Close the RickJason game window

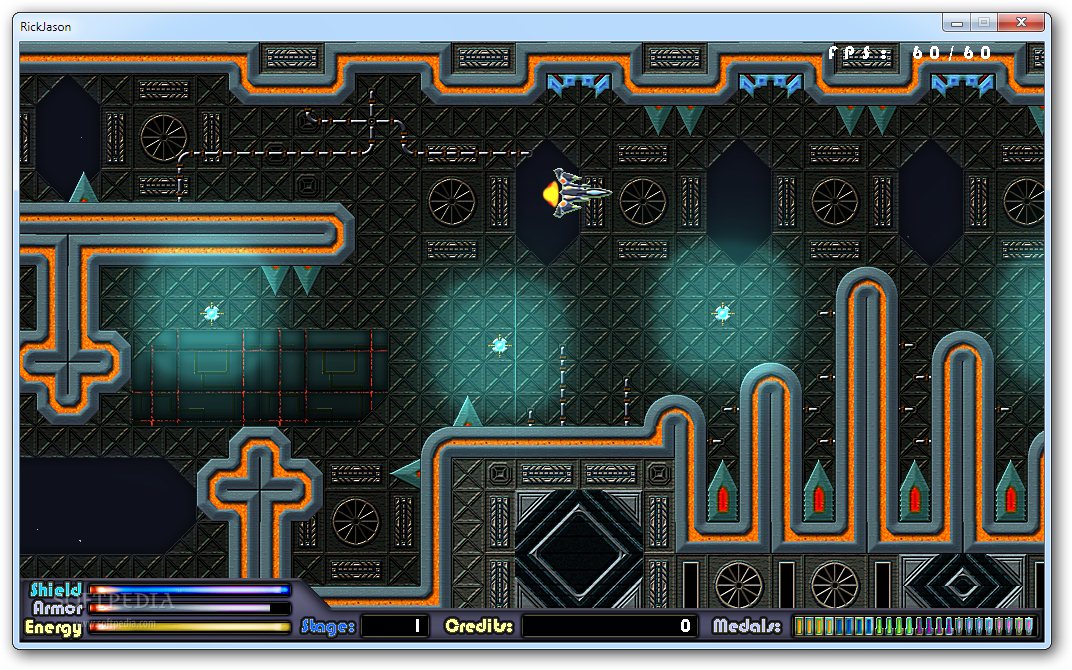1022,22
